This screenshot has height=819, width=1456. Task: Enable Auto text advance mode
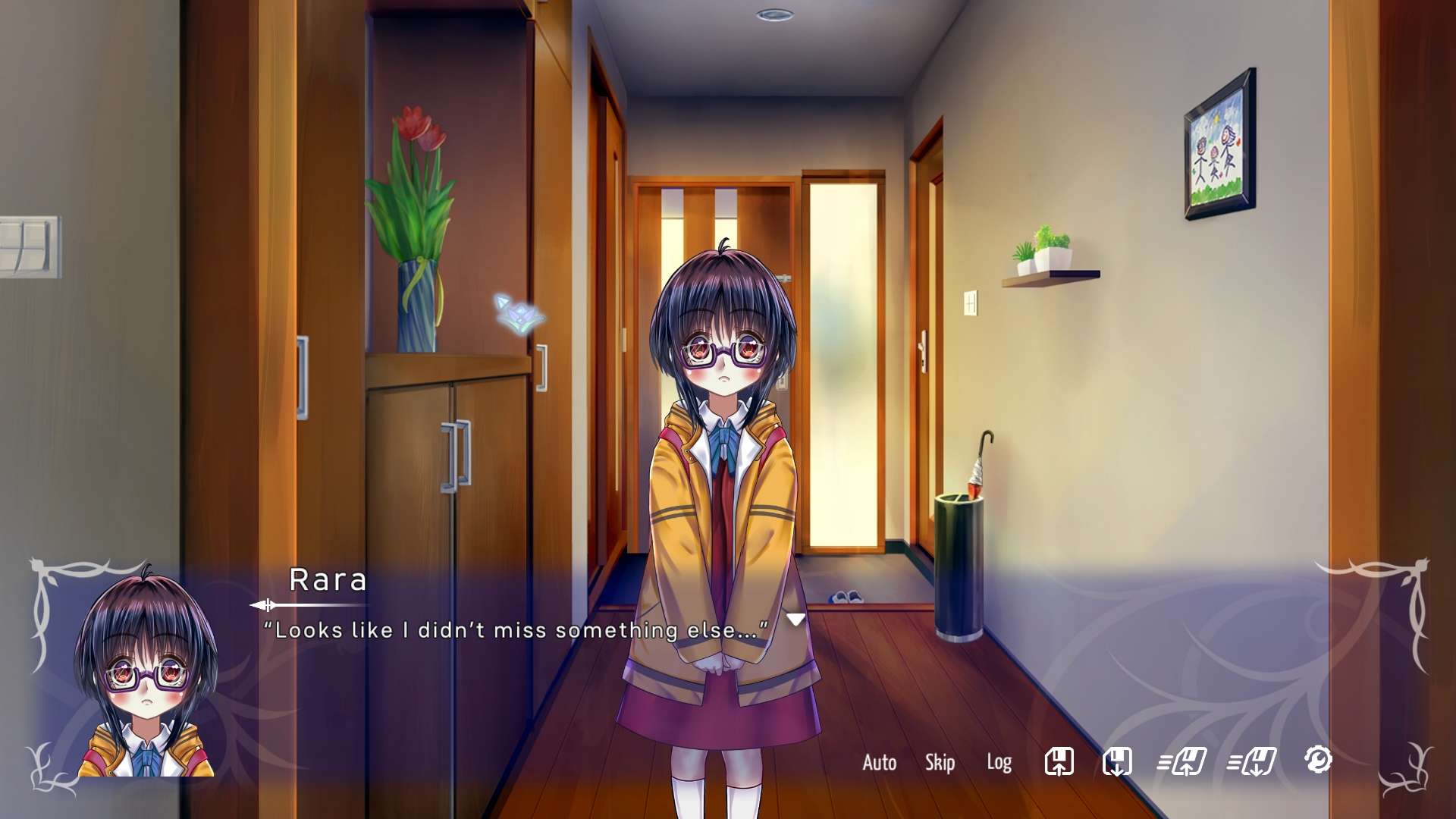[879, 762]
